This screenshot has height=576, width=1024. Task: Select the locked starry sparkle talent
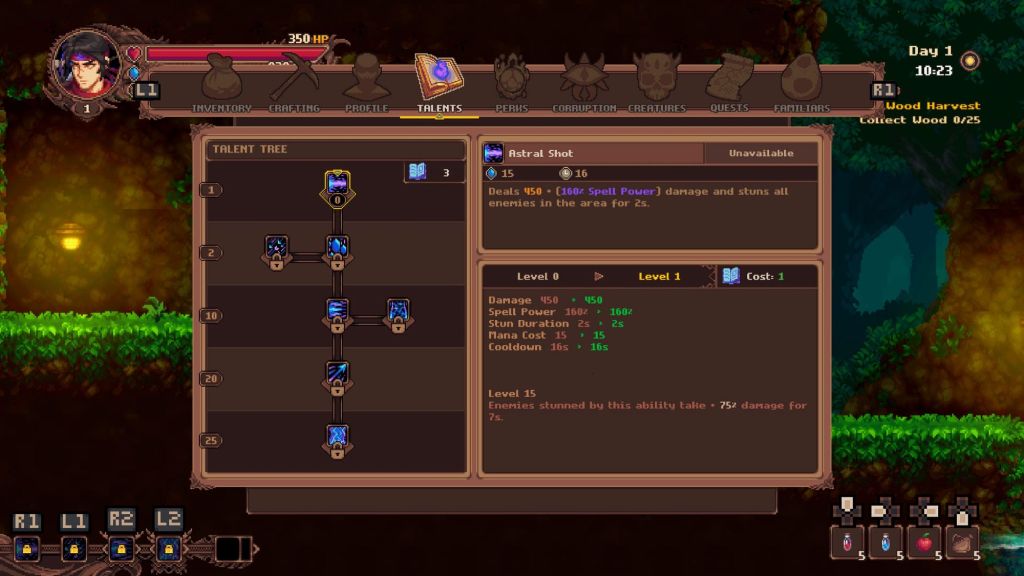click(277, 248)
